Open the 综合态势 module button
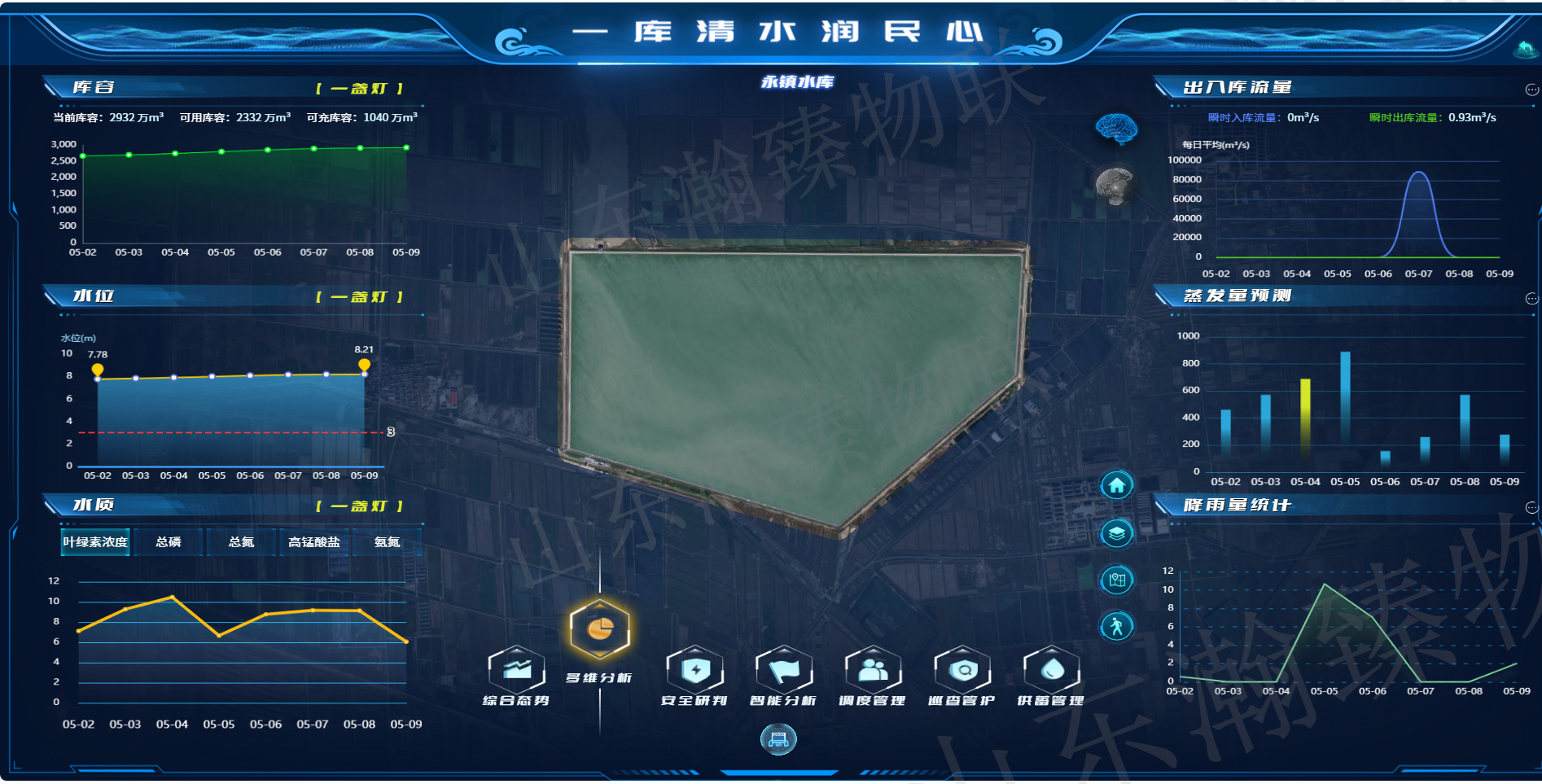This screenshot has width=1542, height=784. [516, 669]
